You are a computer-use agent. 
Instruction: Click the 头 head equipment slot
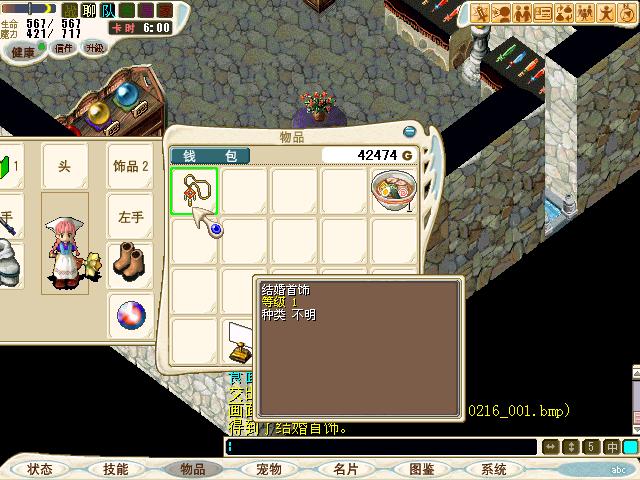tap(65, 166)
